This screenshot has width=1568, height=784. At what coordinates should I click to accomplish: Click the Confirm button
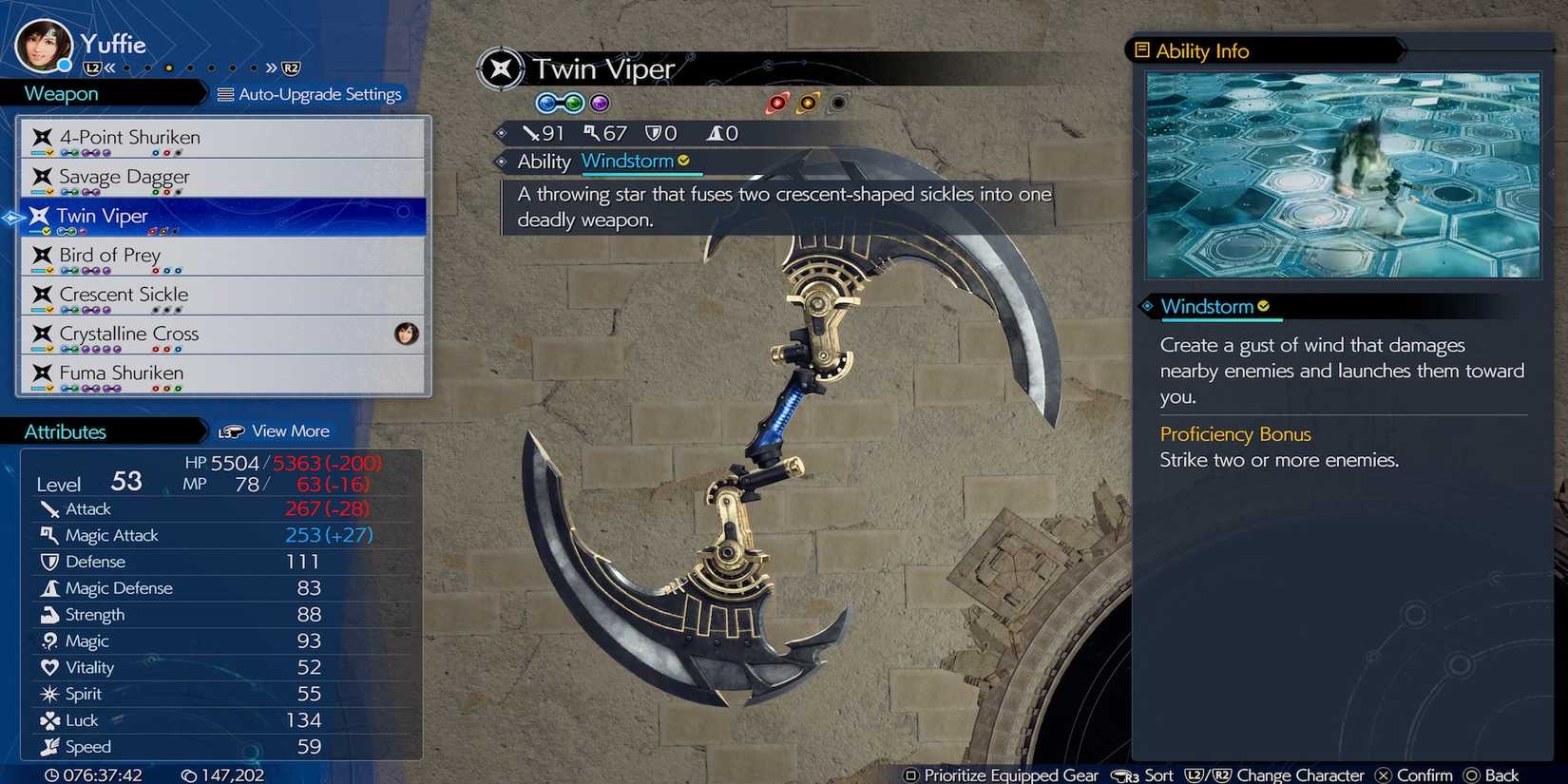click(1414, 774)
